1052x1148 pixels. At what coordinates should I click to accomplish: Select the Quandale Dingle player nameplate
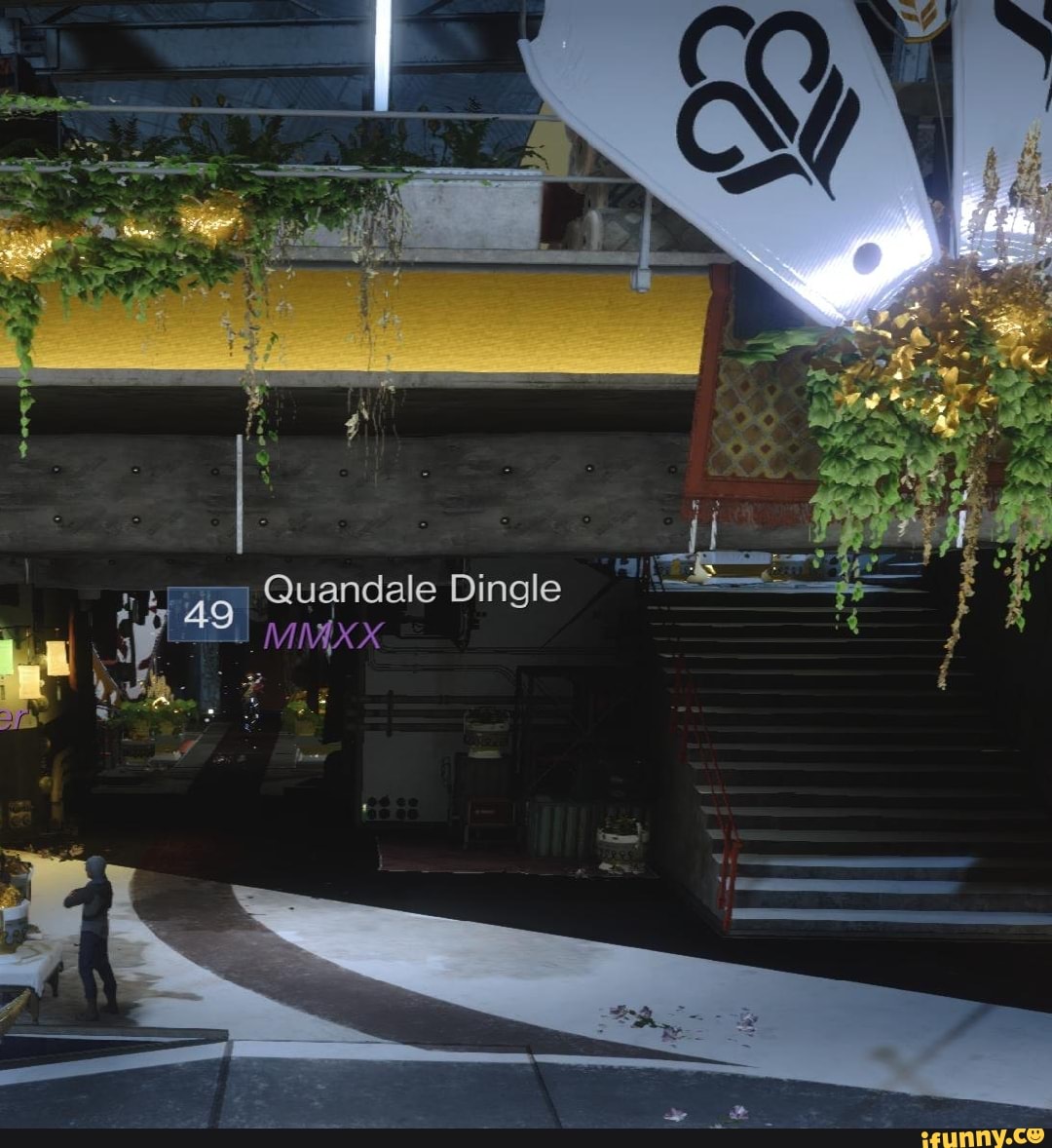[411, 591]
